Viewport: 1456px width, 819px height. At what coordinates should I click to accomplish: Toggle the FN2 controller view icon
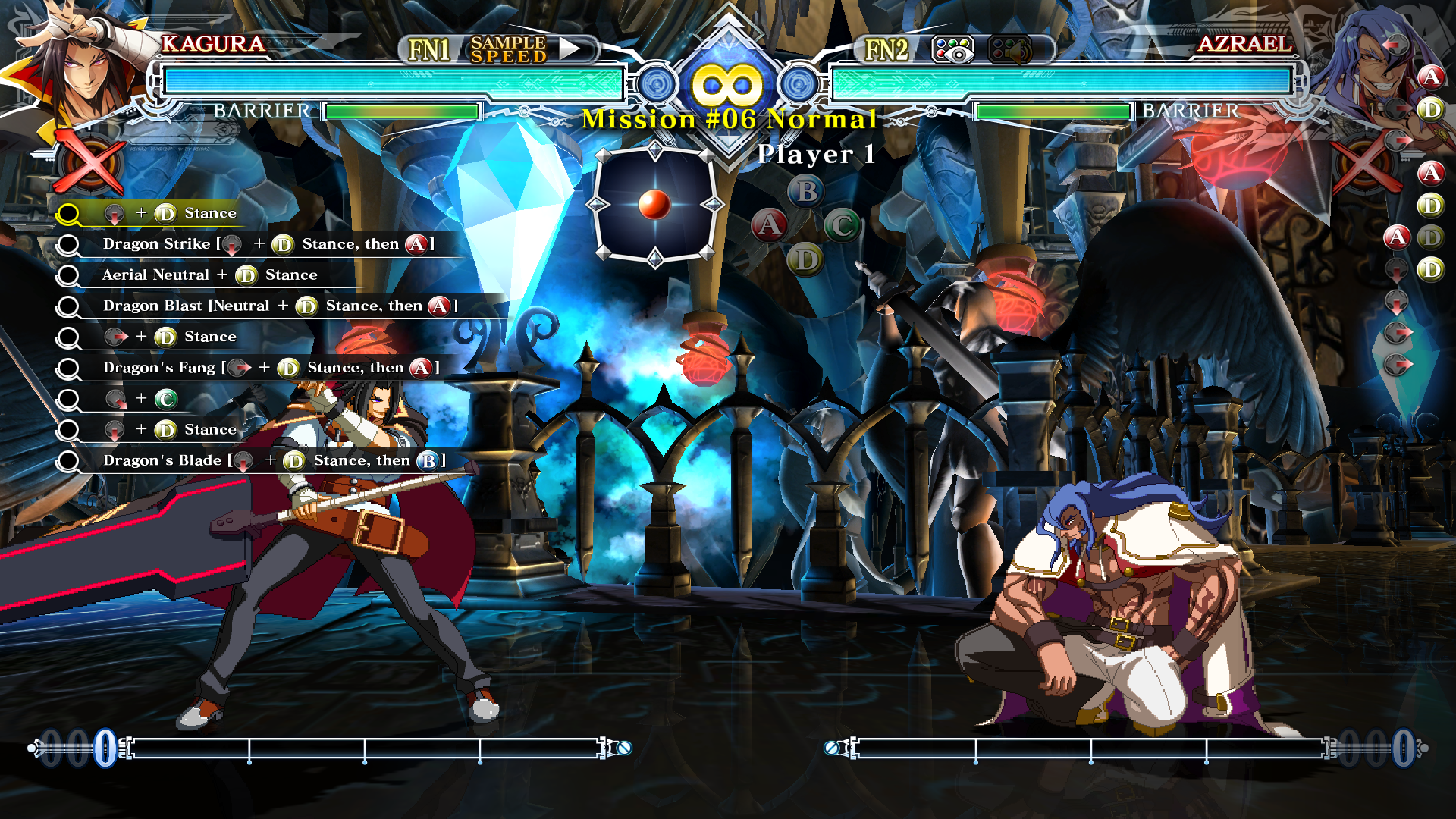coord(952,50)
